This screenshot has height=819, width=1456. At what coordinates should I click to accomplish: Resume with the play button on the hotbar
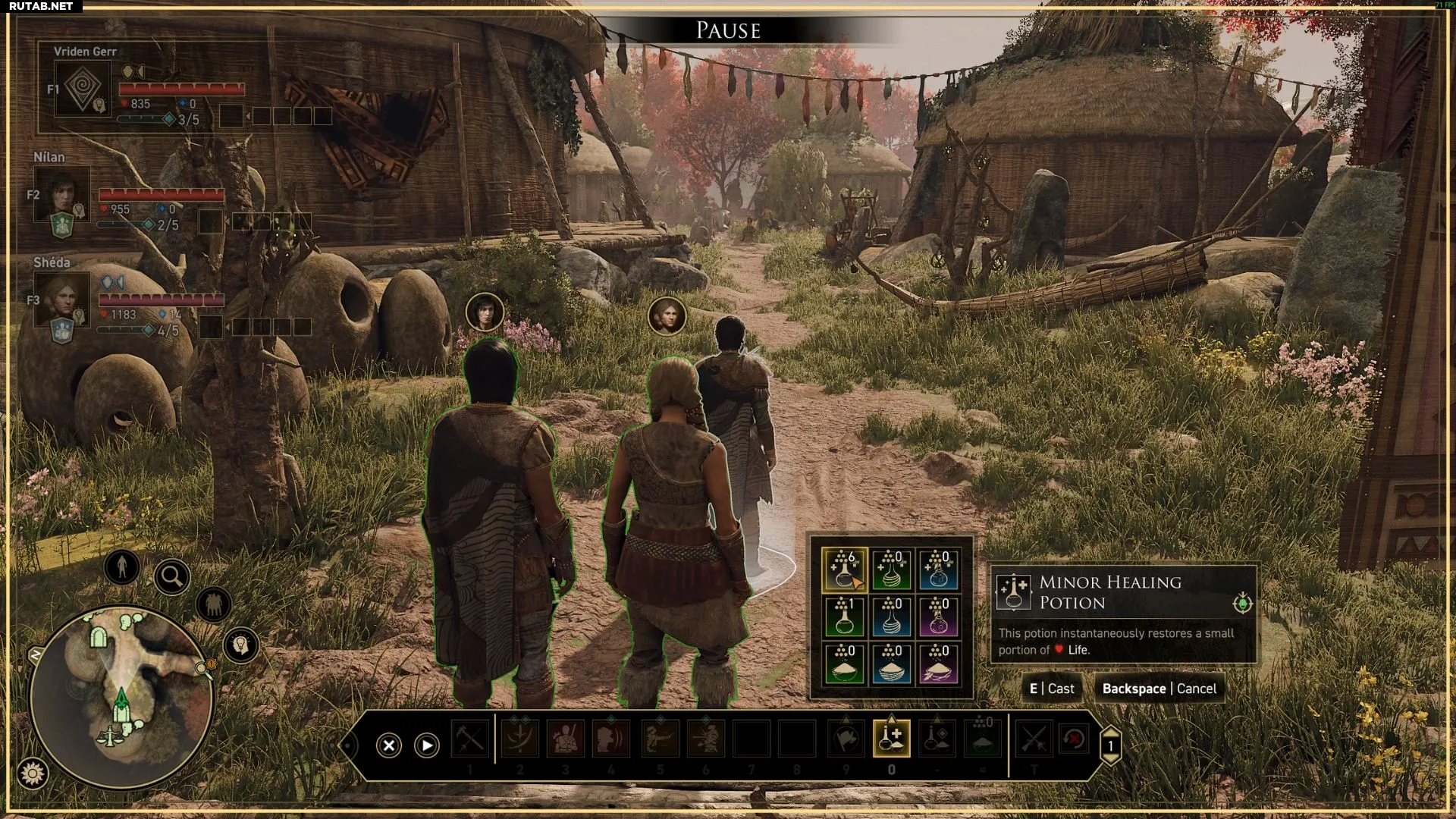pos(427,745)
